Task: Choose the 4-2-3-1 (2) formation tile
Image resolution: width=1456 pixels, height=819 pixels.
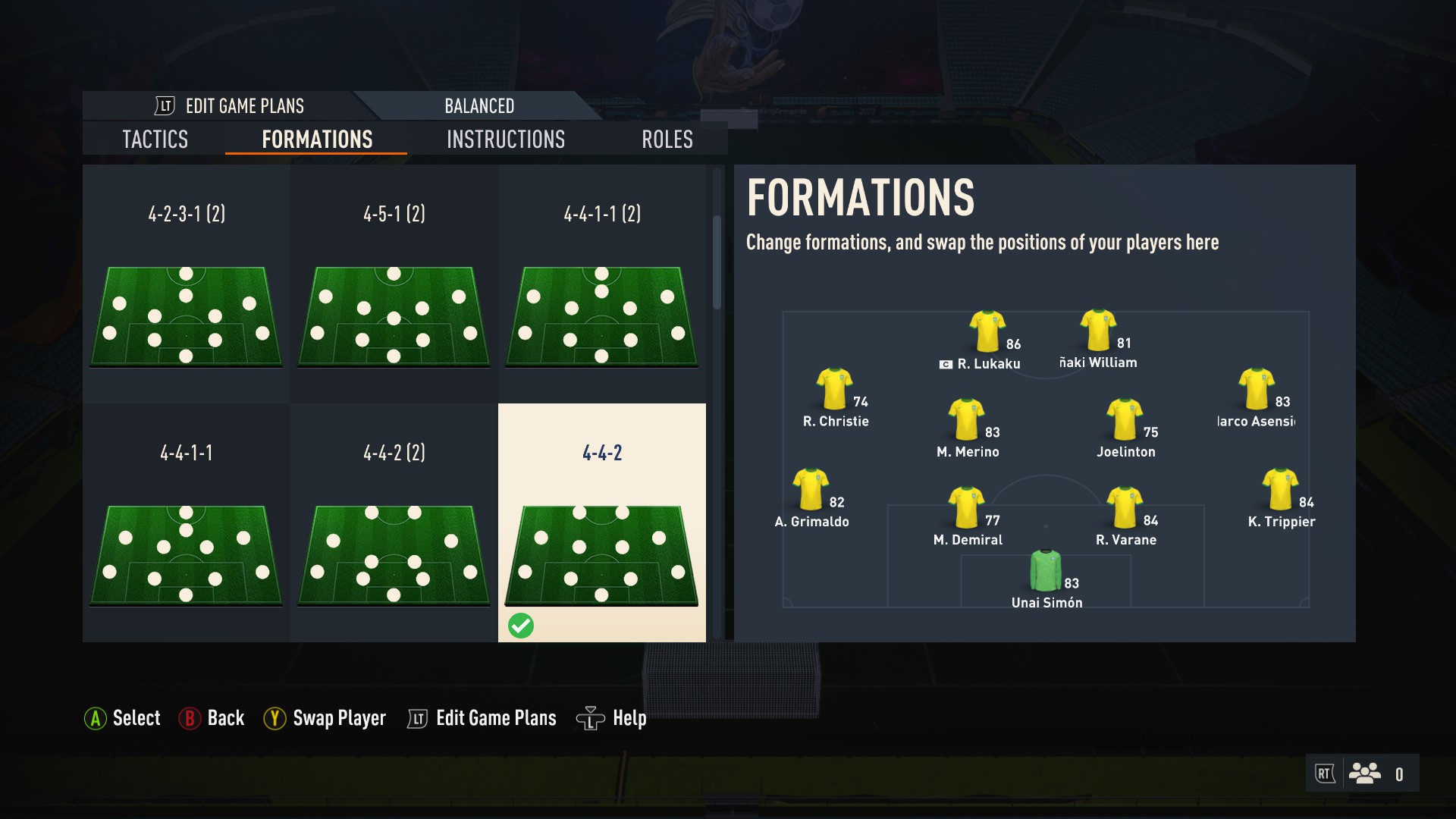Action: coord(187,284)
